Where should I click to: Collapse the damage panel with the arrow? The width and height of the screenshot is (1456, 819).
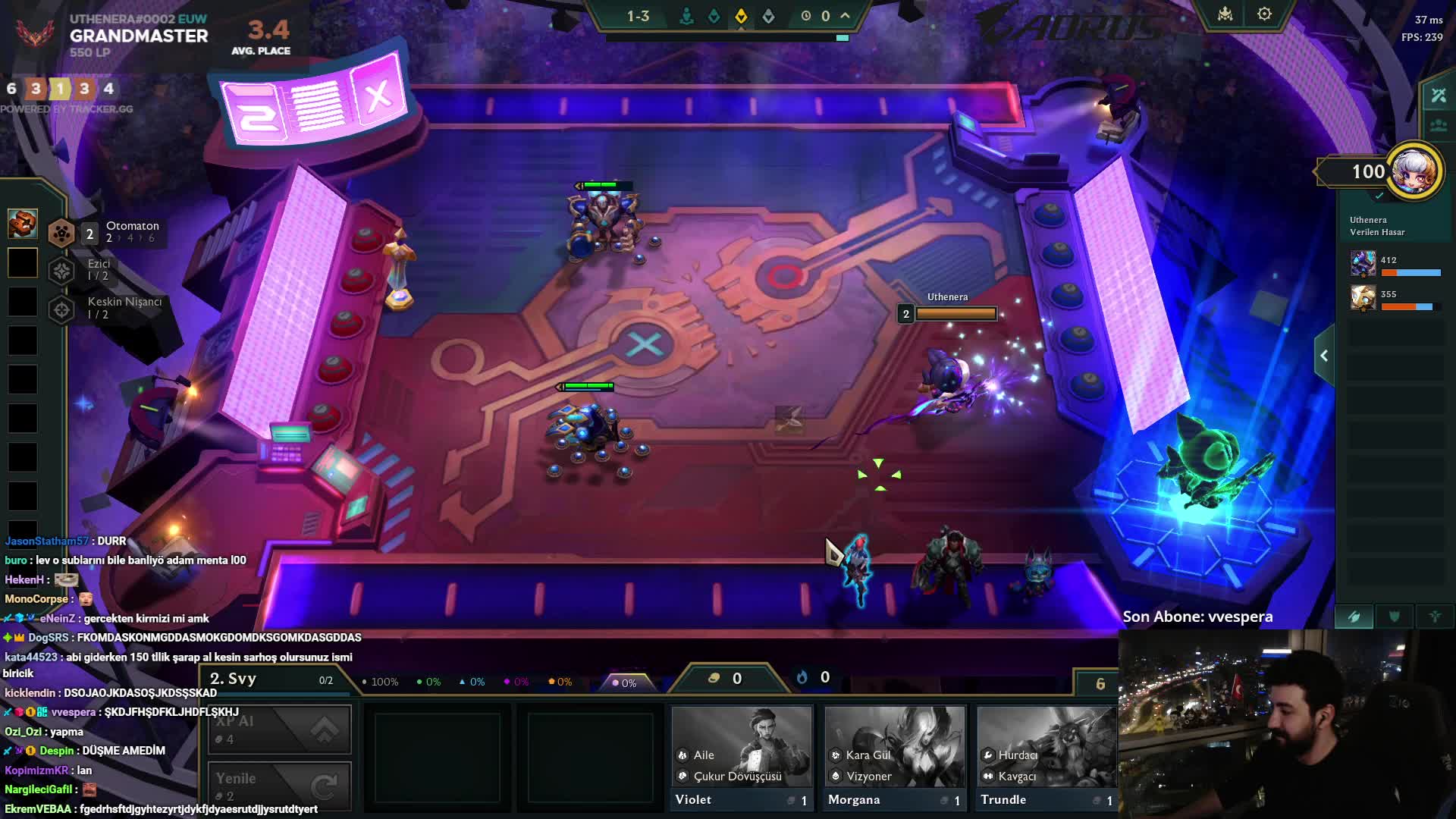1324,356
